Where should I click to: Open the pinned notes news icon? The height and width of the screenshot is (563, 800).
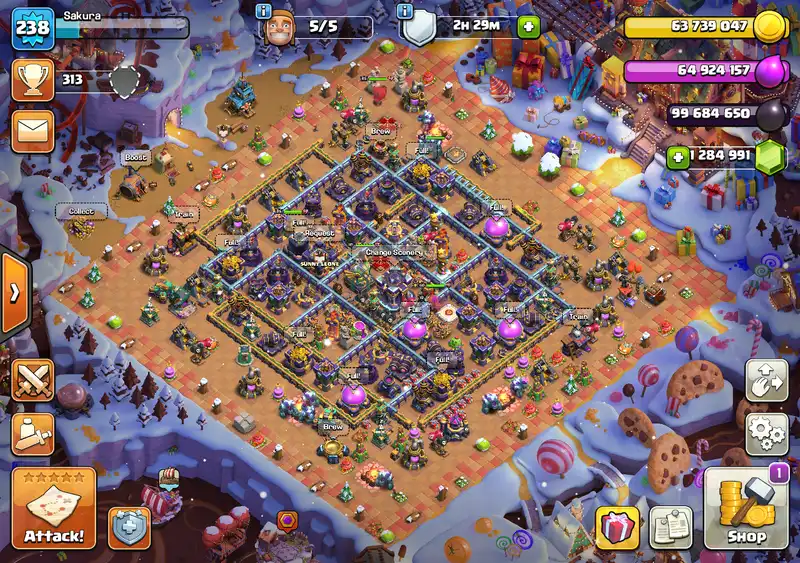coord(671,526)
